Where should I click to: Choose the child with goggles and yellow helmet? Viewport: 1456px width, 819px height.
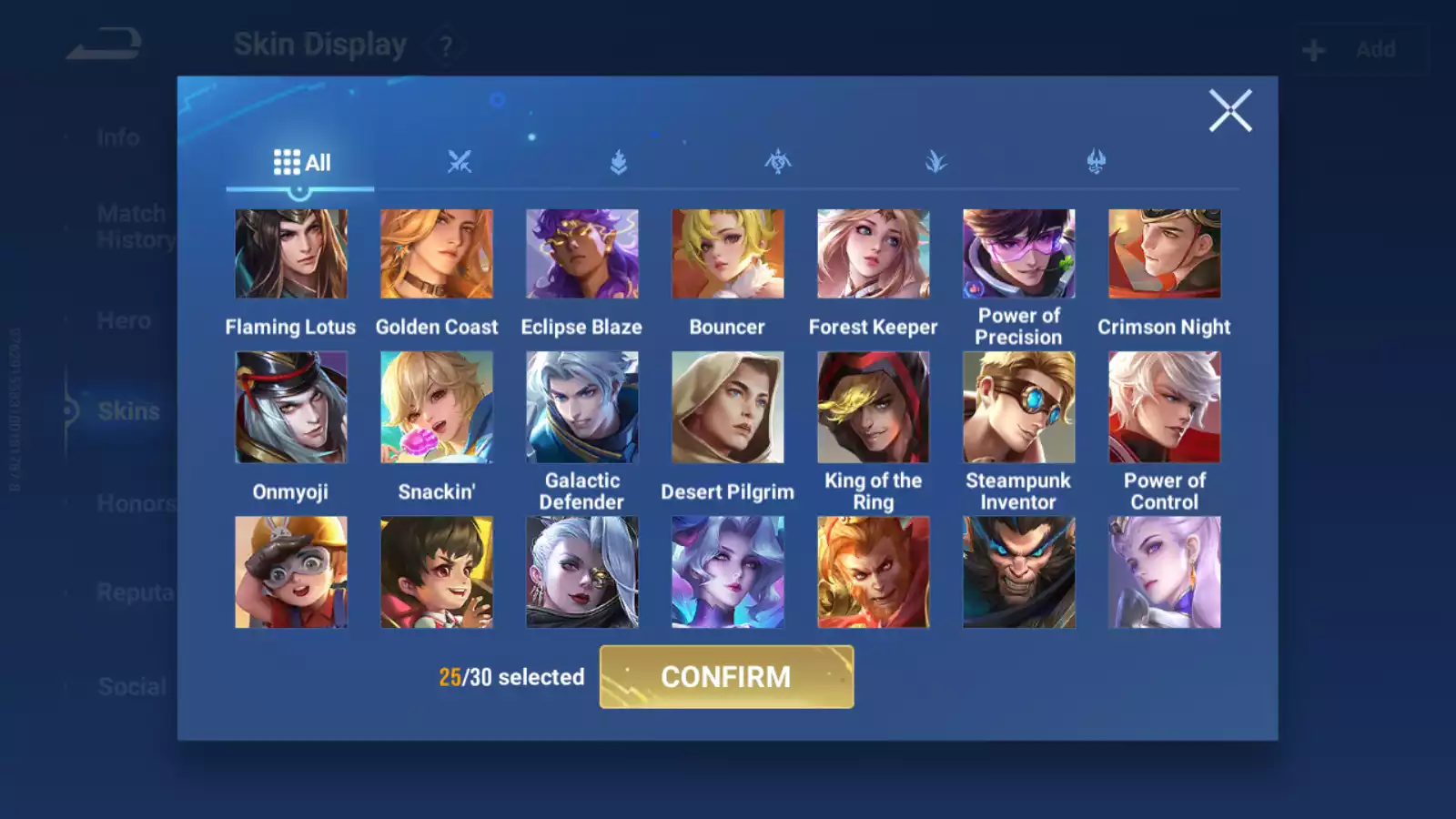coord(291,572)
